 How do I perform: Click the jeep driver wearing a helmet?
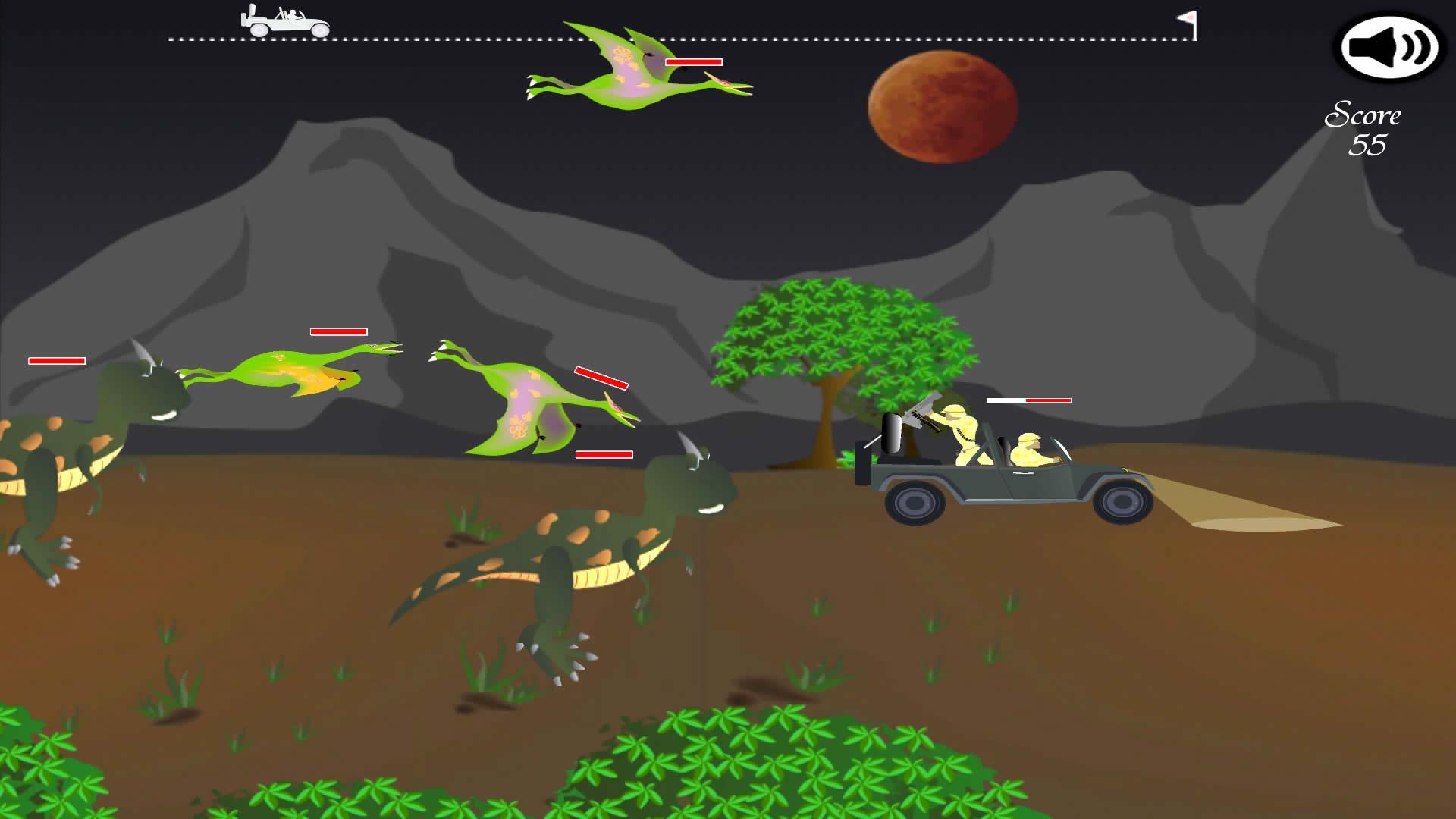1031,447
